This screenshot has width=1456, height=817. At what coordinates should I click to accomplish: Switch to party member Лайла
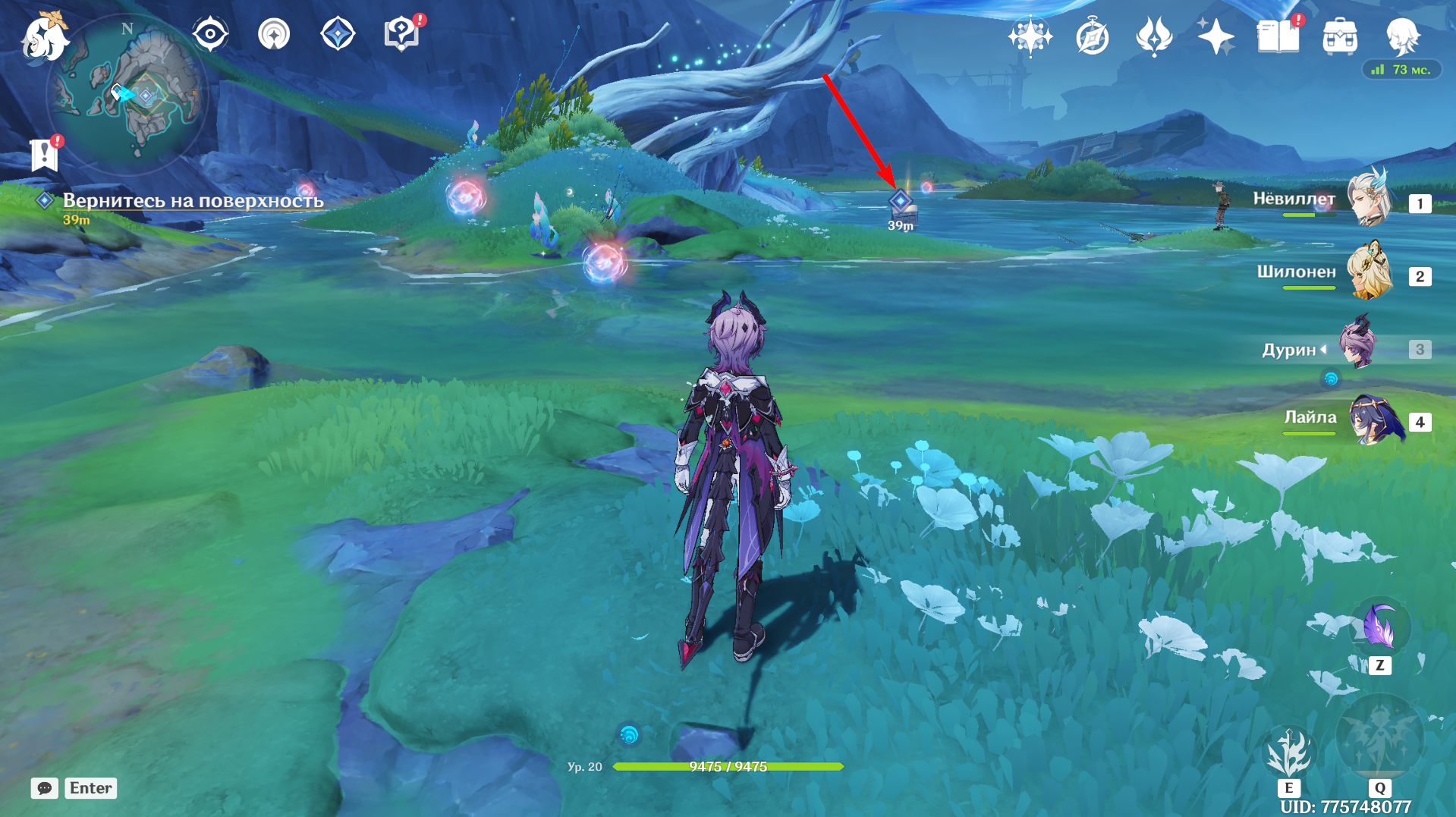pyautogui.click(x=1370, y=419)
